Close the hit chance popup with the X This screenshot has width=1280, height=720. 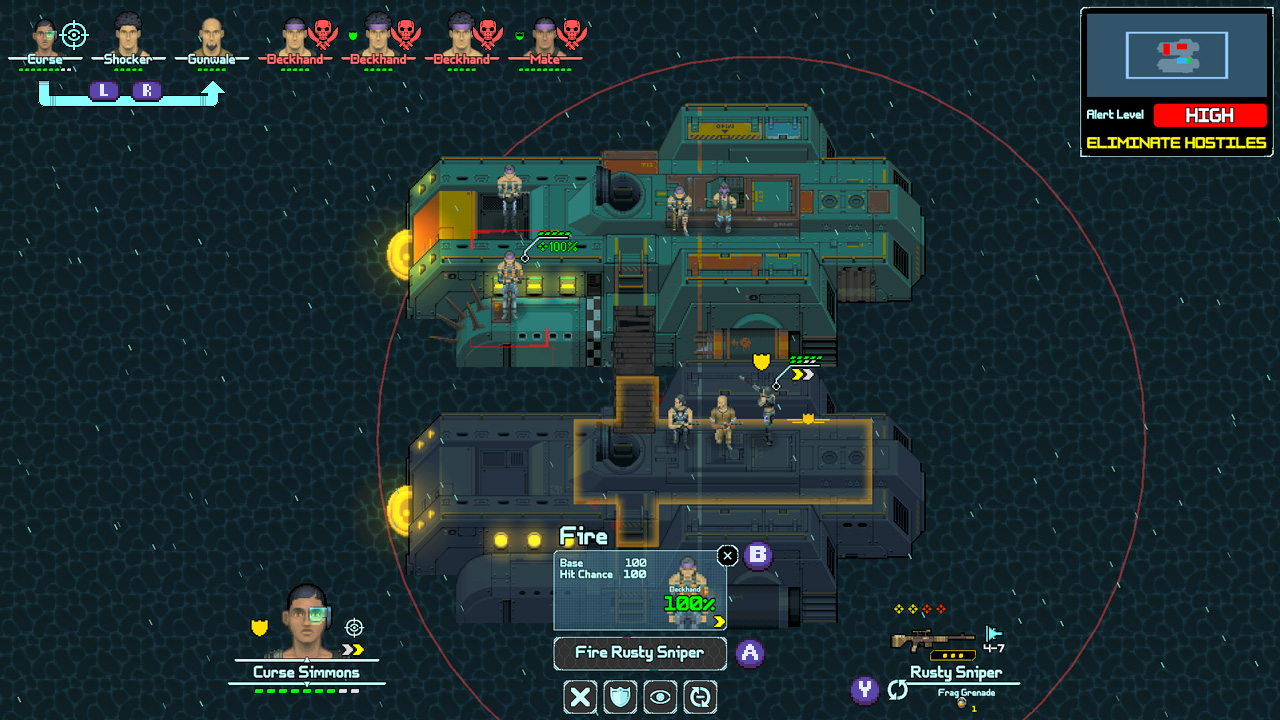coord(727,555)
